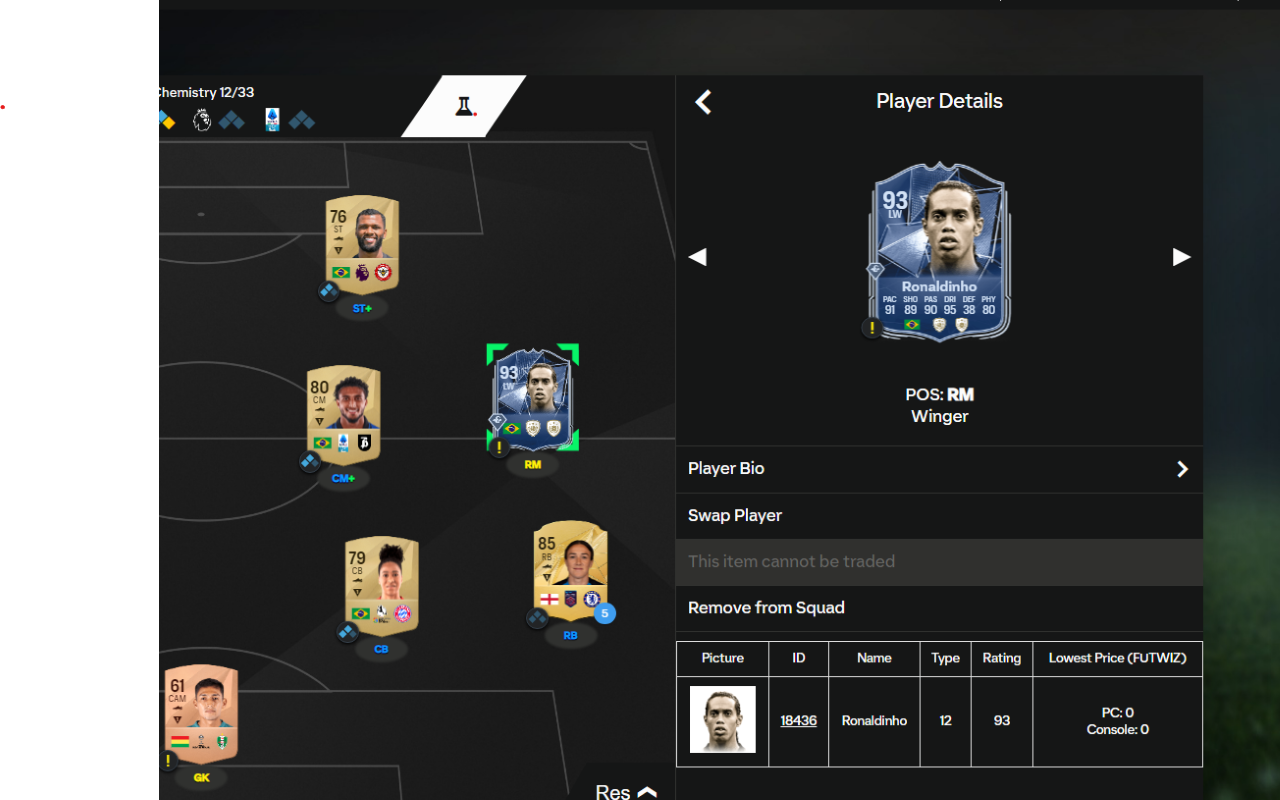Select the Premier League chemistry icon

click(x=202, y=120)
